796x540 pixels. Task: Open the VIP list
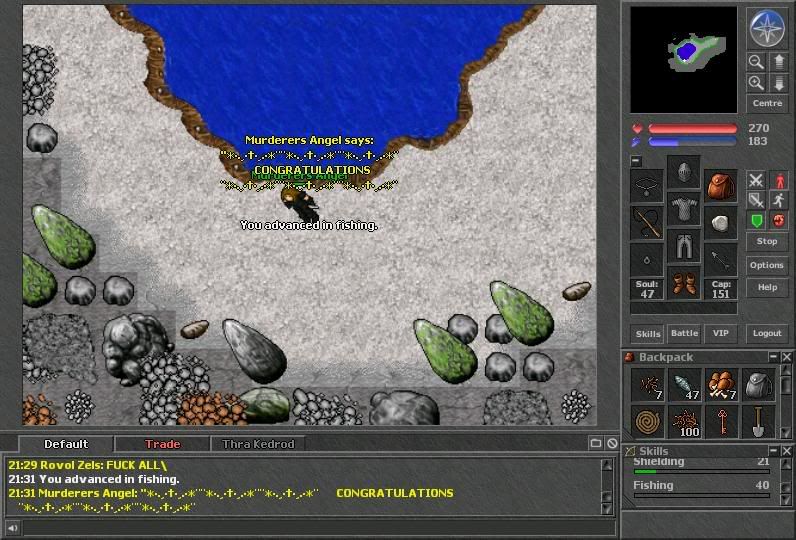718,333
